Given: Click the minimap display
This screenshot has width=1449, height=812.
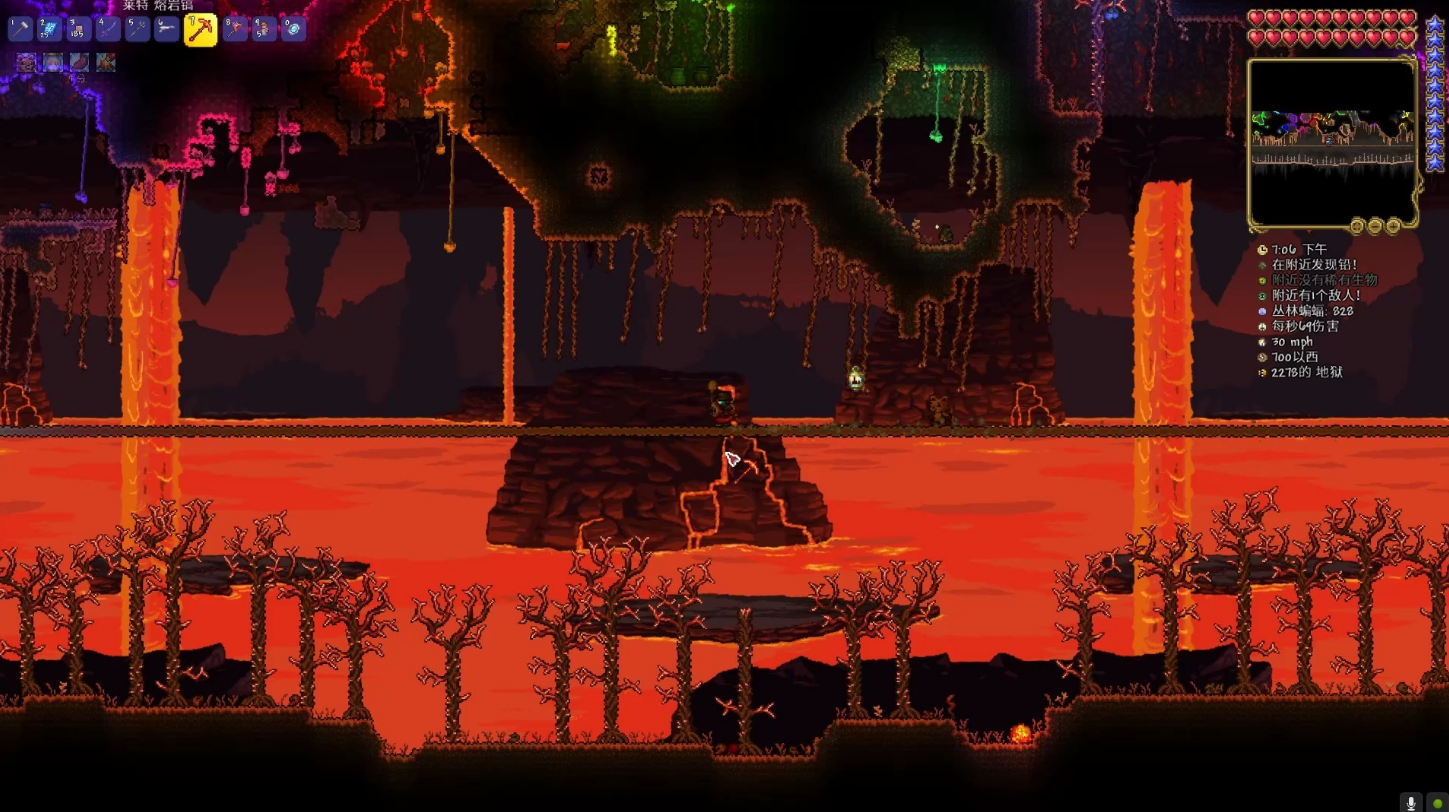Looking at the screenshot, I should point(1333,142).
